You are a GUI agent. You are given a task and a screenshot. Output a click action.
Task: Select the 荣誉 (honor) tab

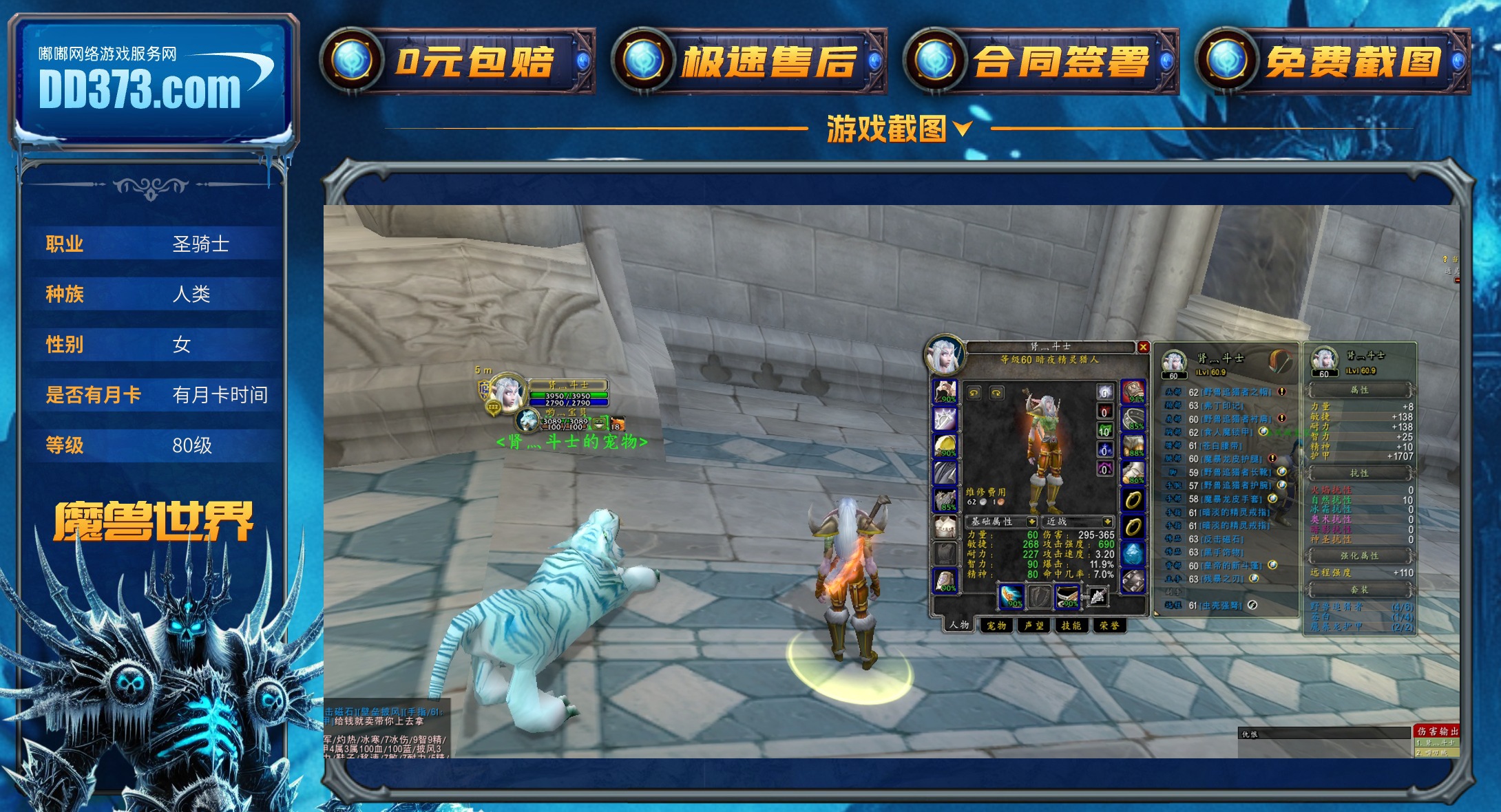click(x=1109, y=626)
